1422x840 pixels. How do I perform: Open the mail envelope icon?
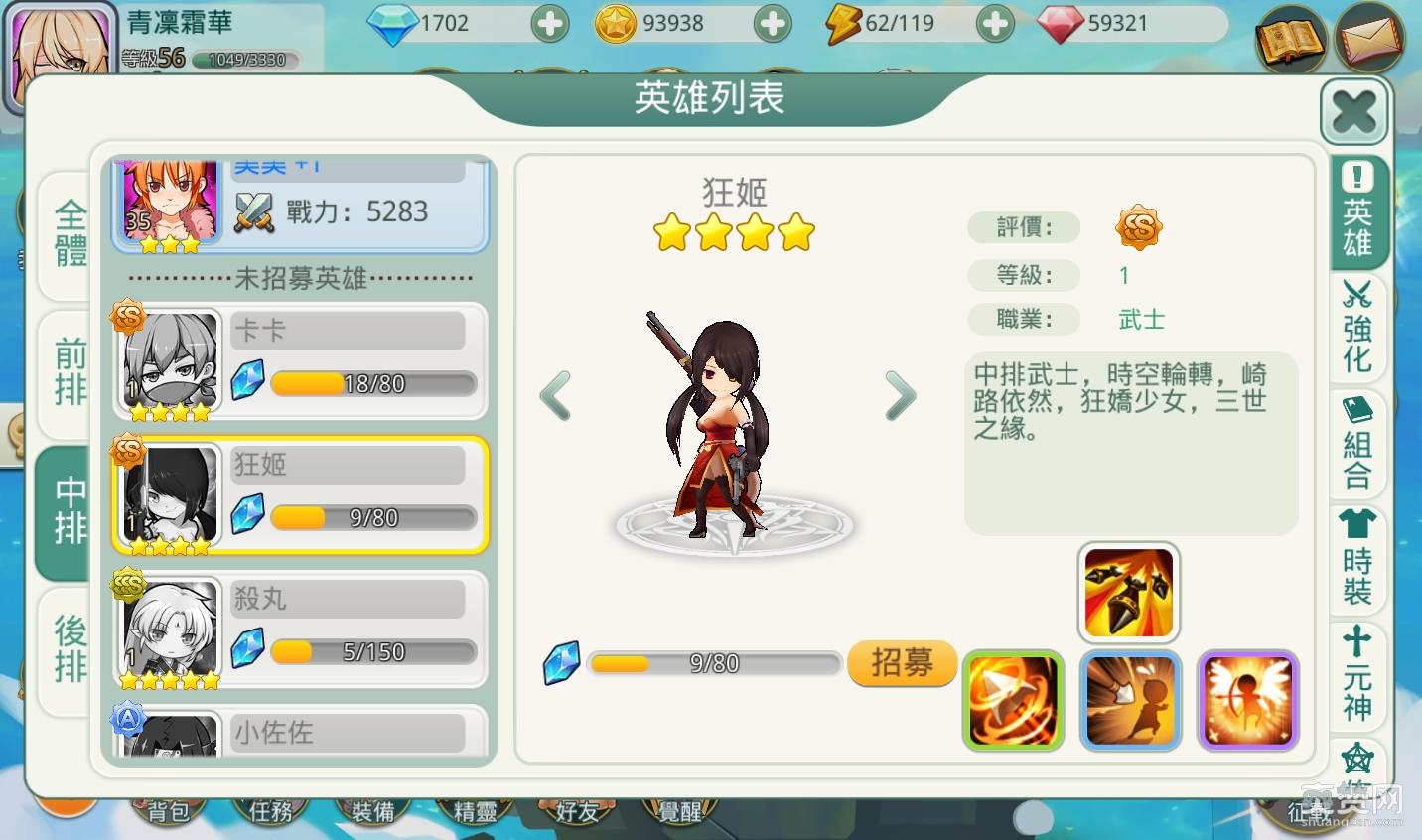(x=1369, y=38)
